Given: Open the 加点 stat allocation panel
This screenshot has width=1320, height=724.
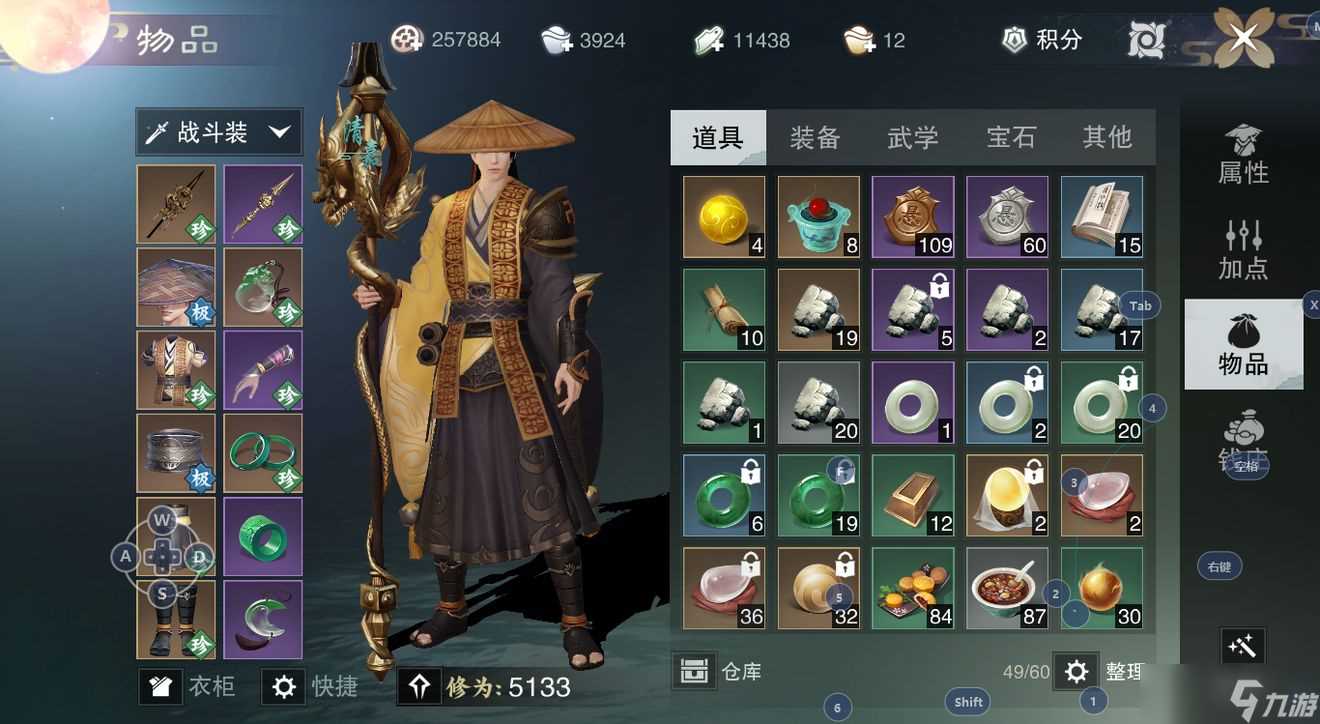Looking at the screenshot, I should (x=1243, y=247).
